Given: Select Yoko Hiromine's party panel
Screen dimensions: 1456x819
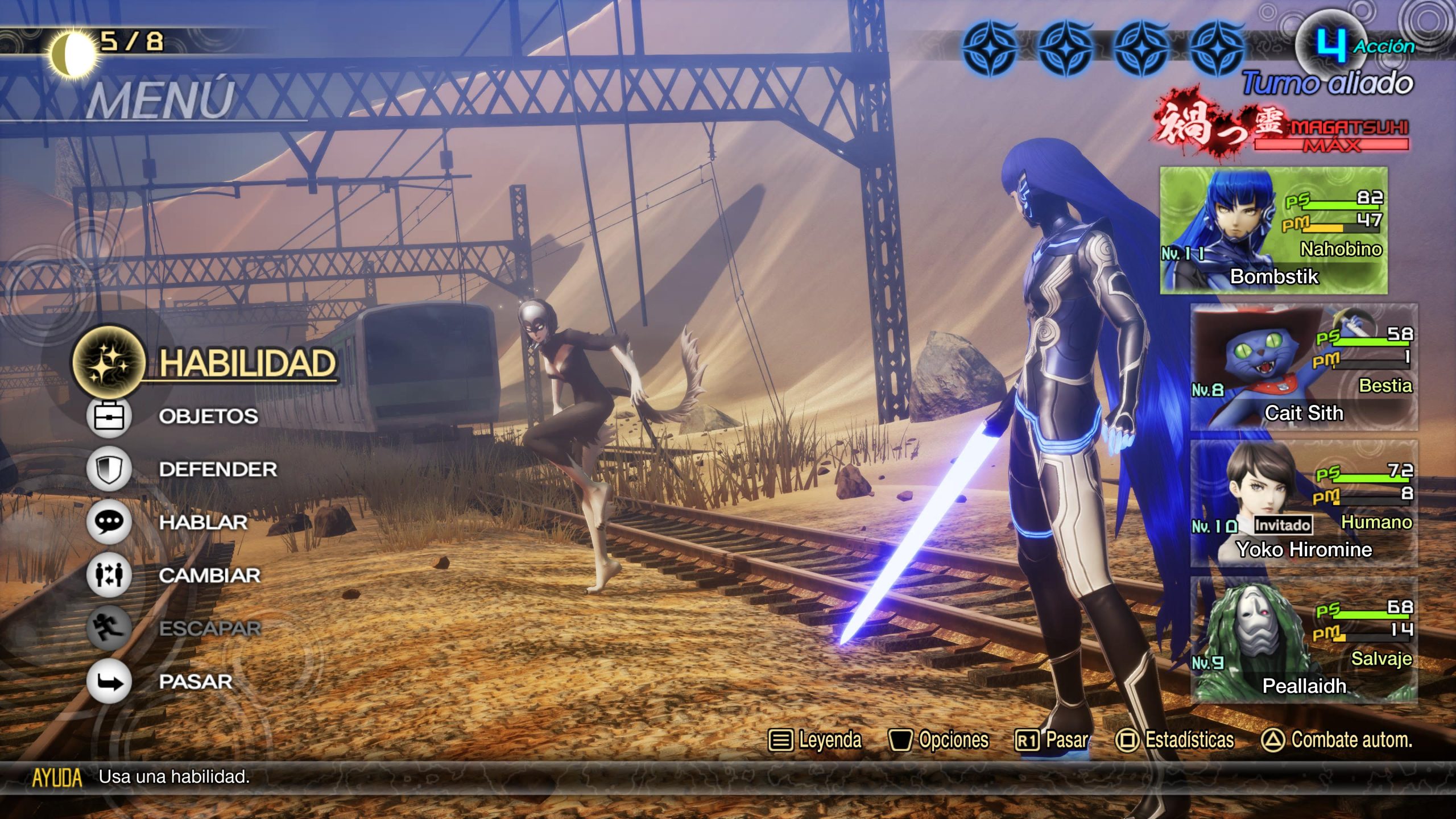Looking at the screenshot, I should (x=1304, y=504).
